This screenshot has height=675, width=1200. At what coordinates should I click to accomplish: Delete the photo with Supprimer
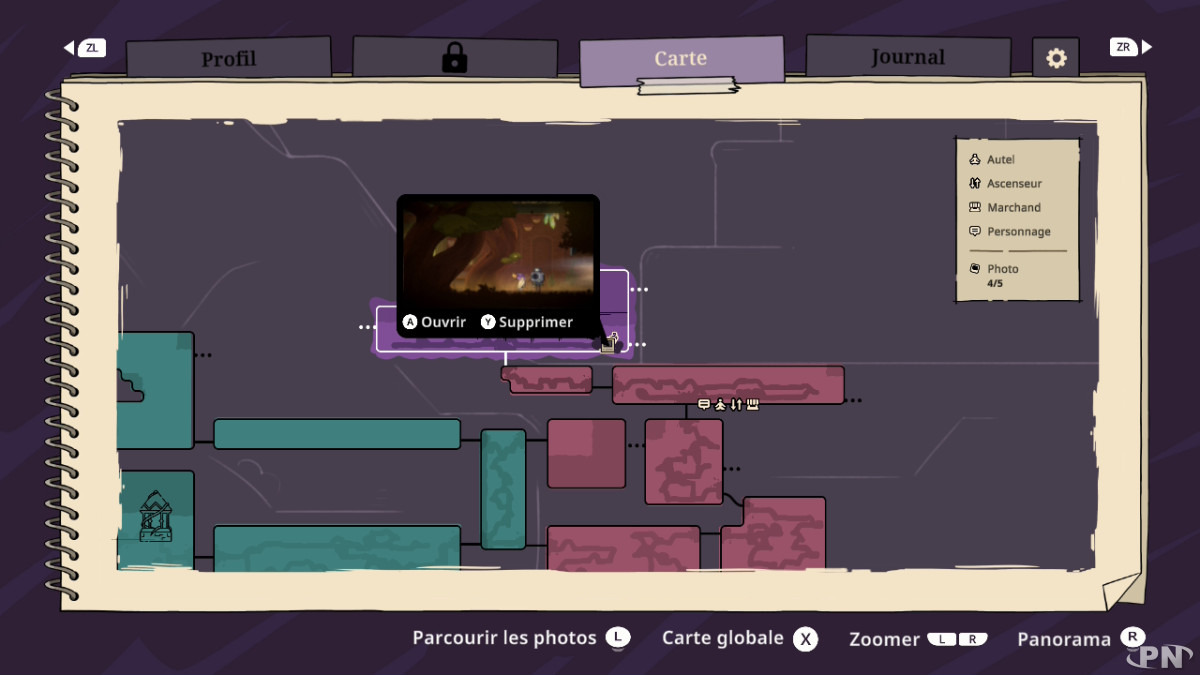click(527, 322)
